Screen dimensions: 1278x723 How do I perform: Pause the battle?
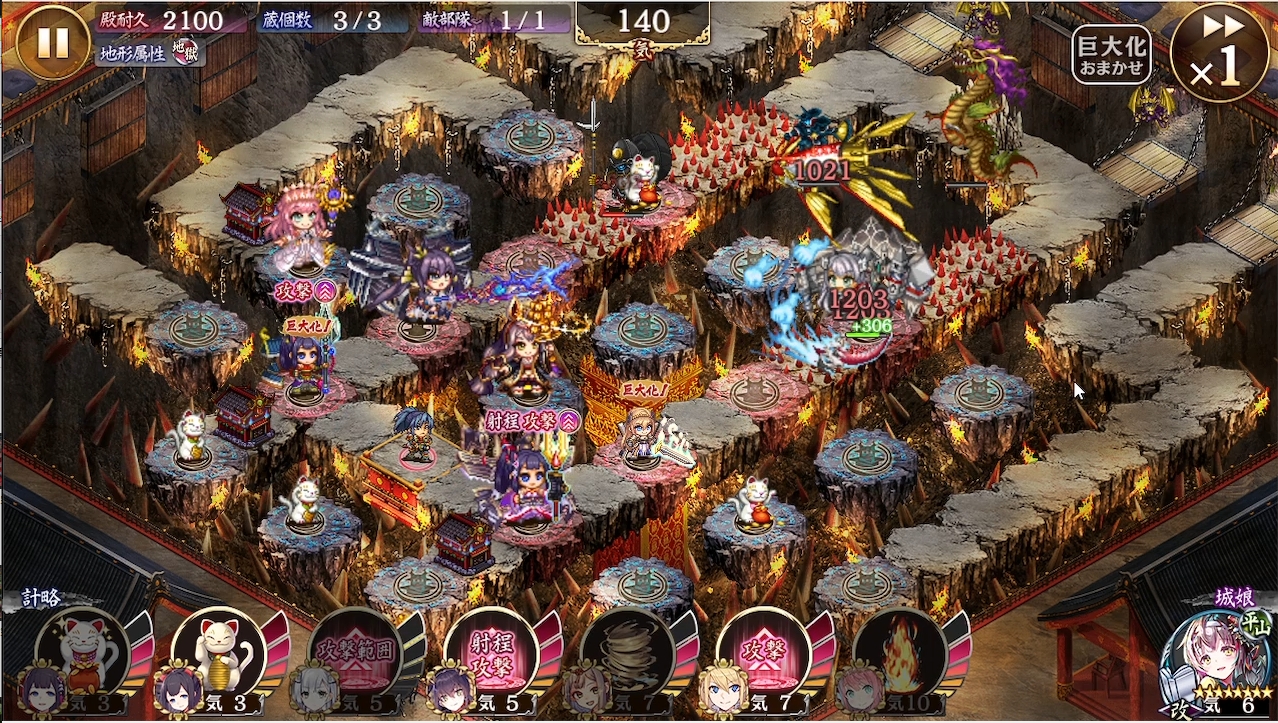point(53,42)
